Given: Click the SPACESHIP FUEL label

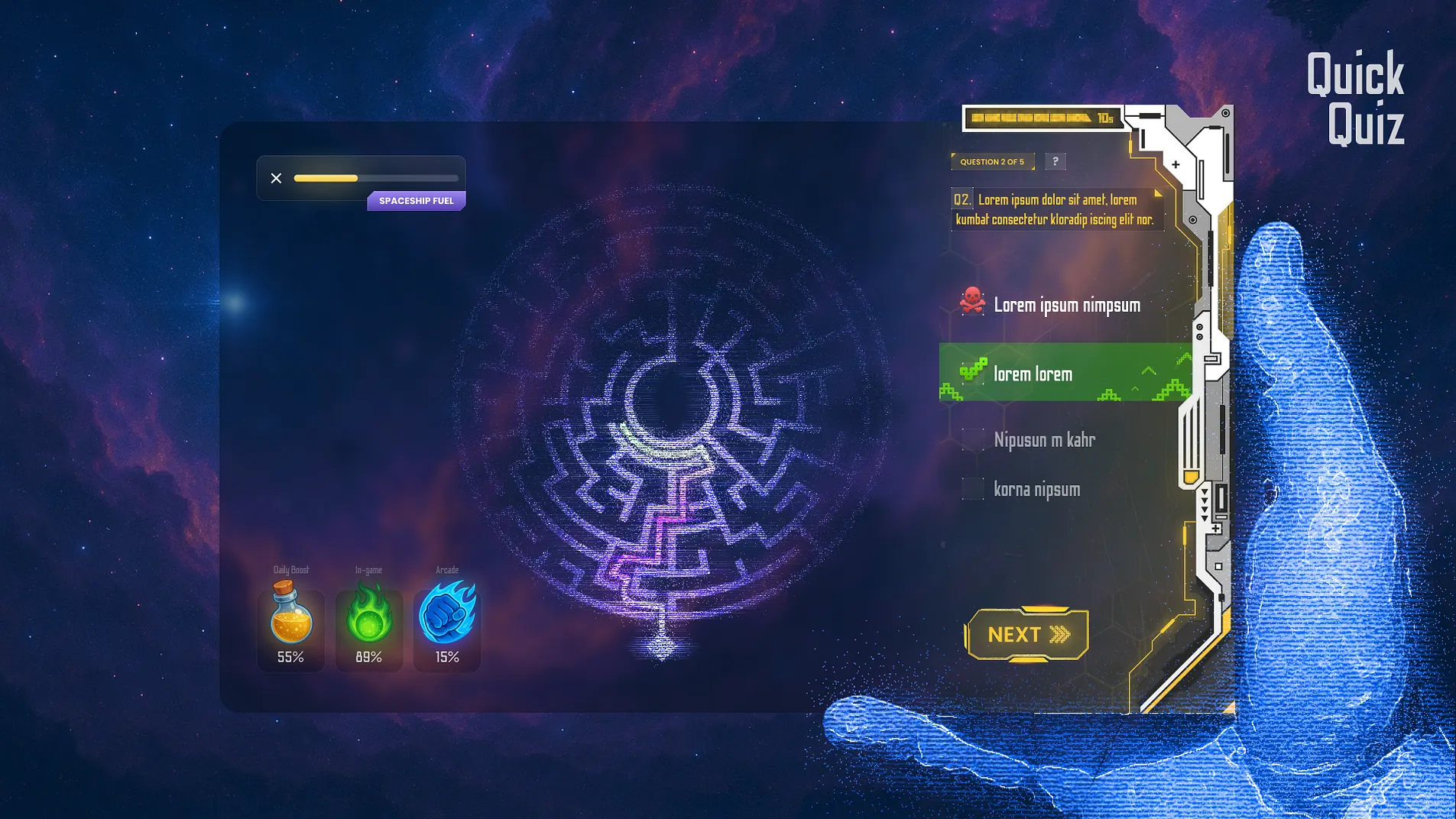Looking at the screenshot, I should (416, 200).
